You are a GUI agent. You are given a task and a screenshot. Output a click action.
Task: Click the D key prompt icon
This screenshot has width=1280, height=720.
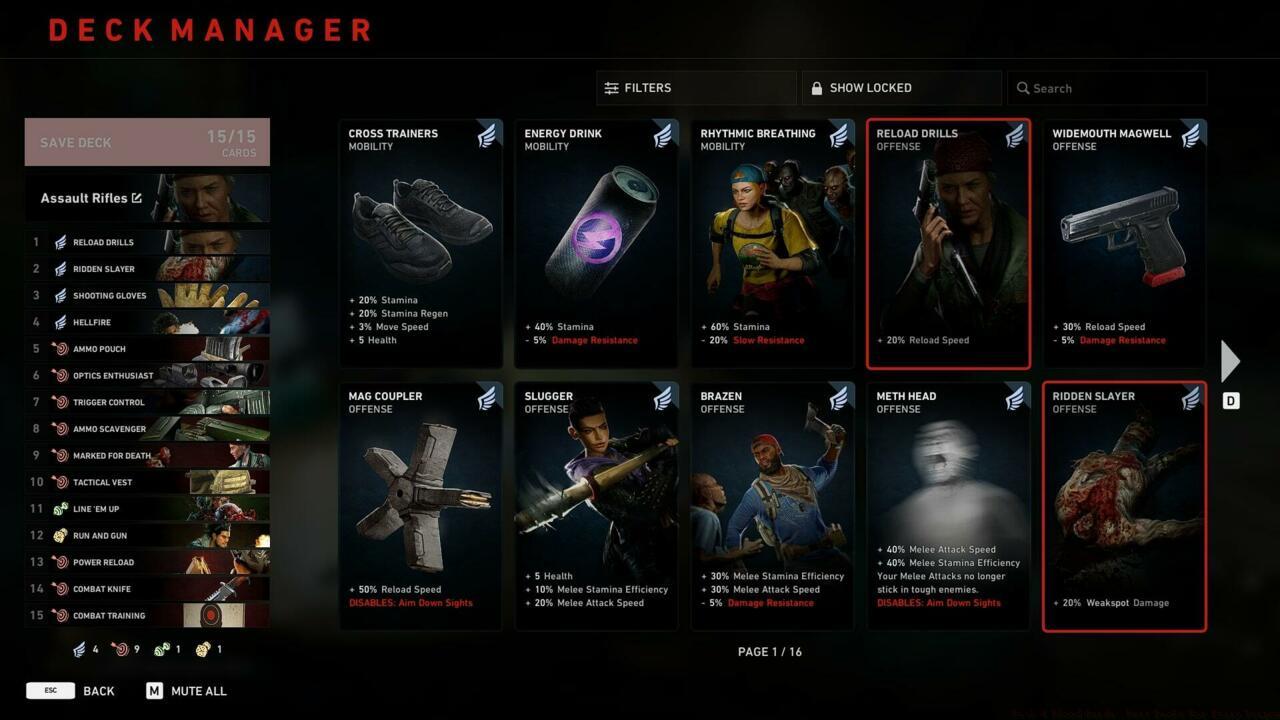tap(1231, 400)
